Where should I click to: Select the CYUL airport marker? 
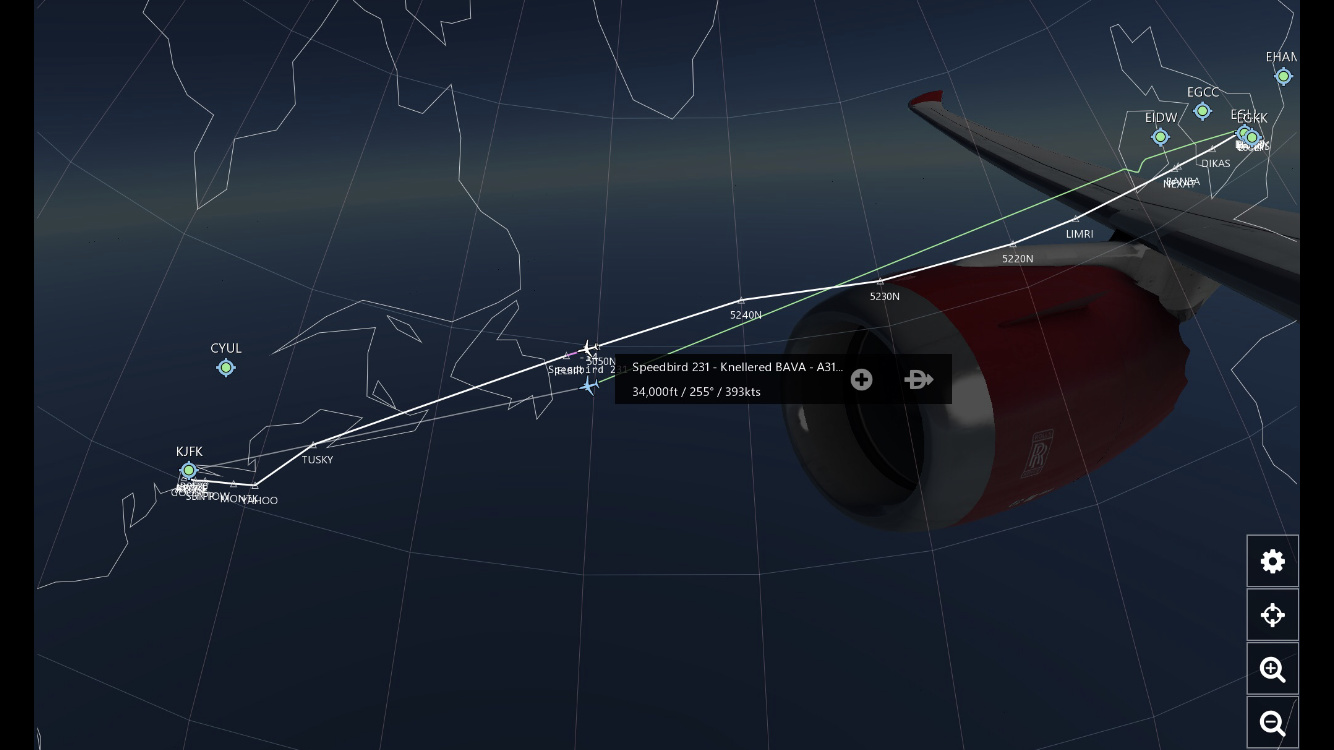226,367
